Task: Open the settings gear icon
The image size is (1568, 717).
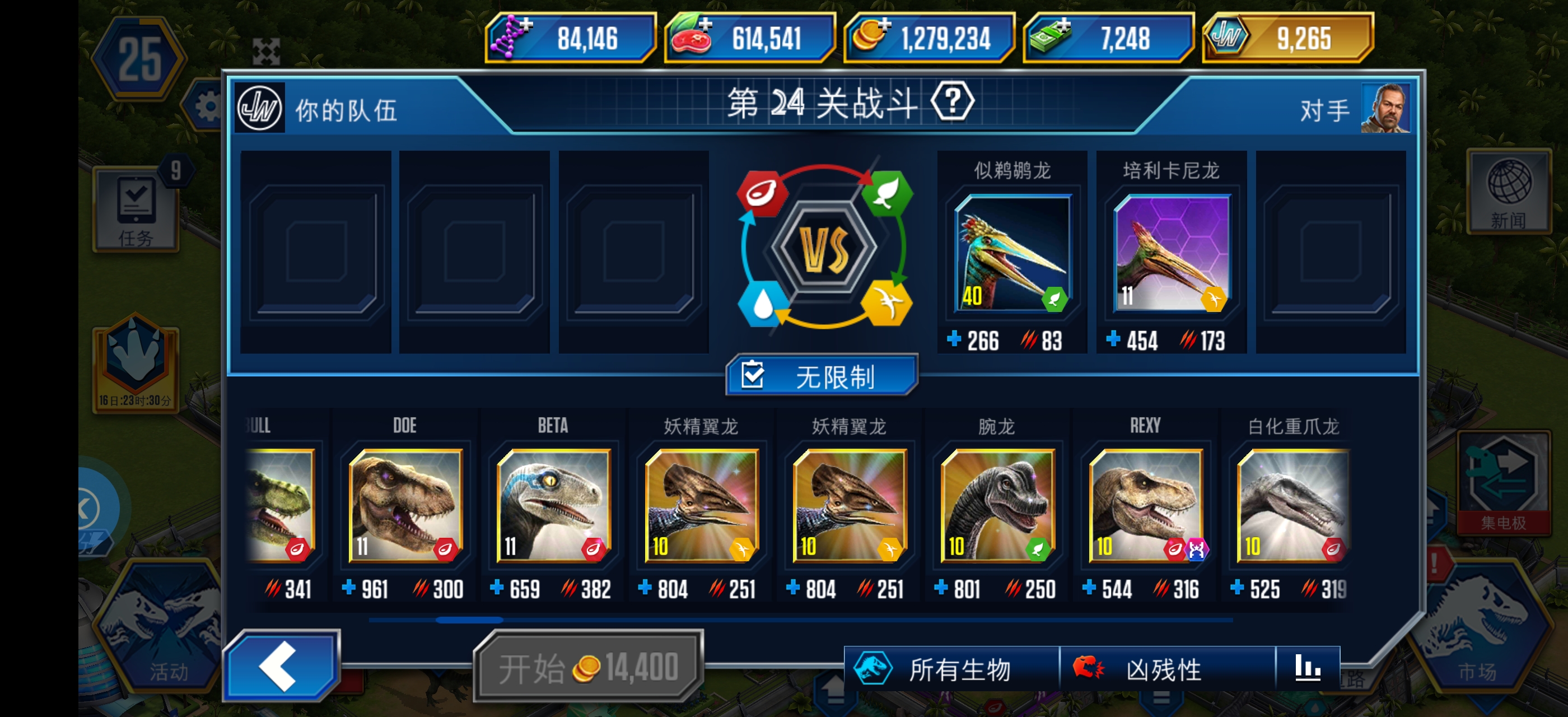Action: coord(209,104)
